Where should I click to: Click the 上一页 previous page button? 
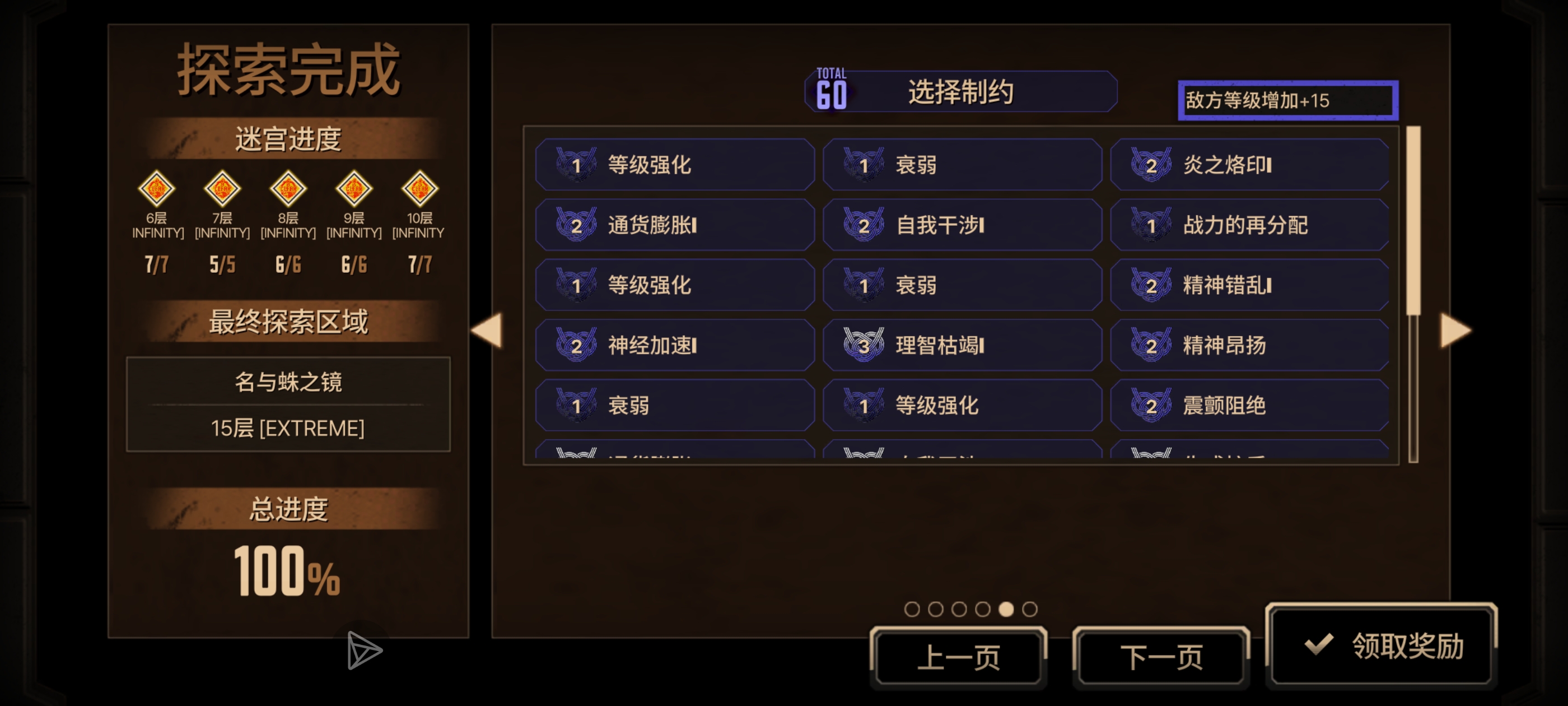pyautogui.click(x=959, y=656)
